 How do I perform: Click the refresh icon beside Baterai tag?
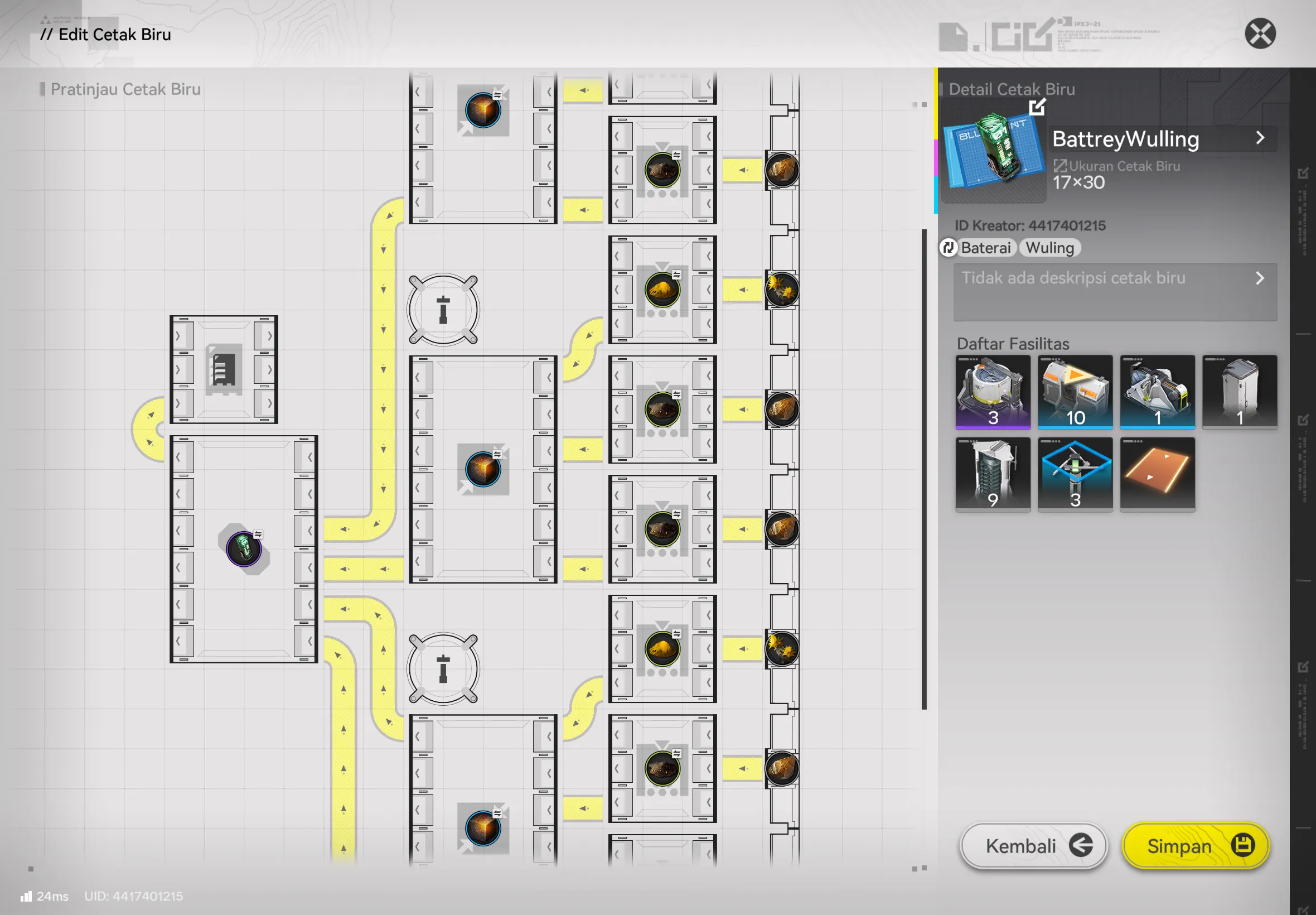click(x=948, y=248)
